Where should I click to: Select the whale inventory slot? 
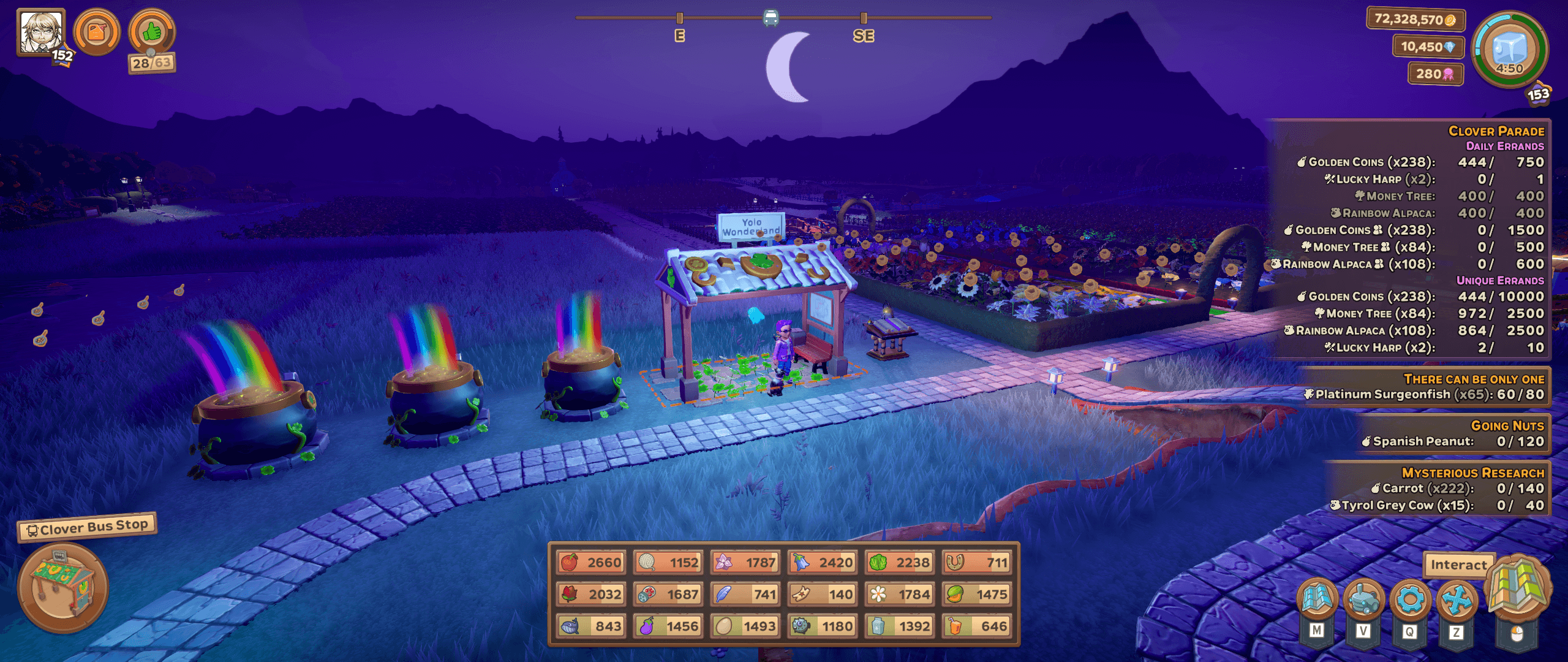(x=591, y=626)
